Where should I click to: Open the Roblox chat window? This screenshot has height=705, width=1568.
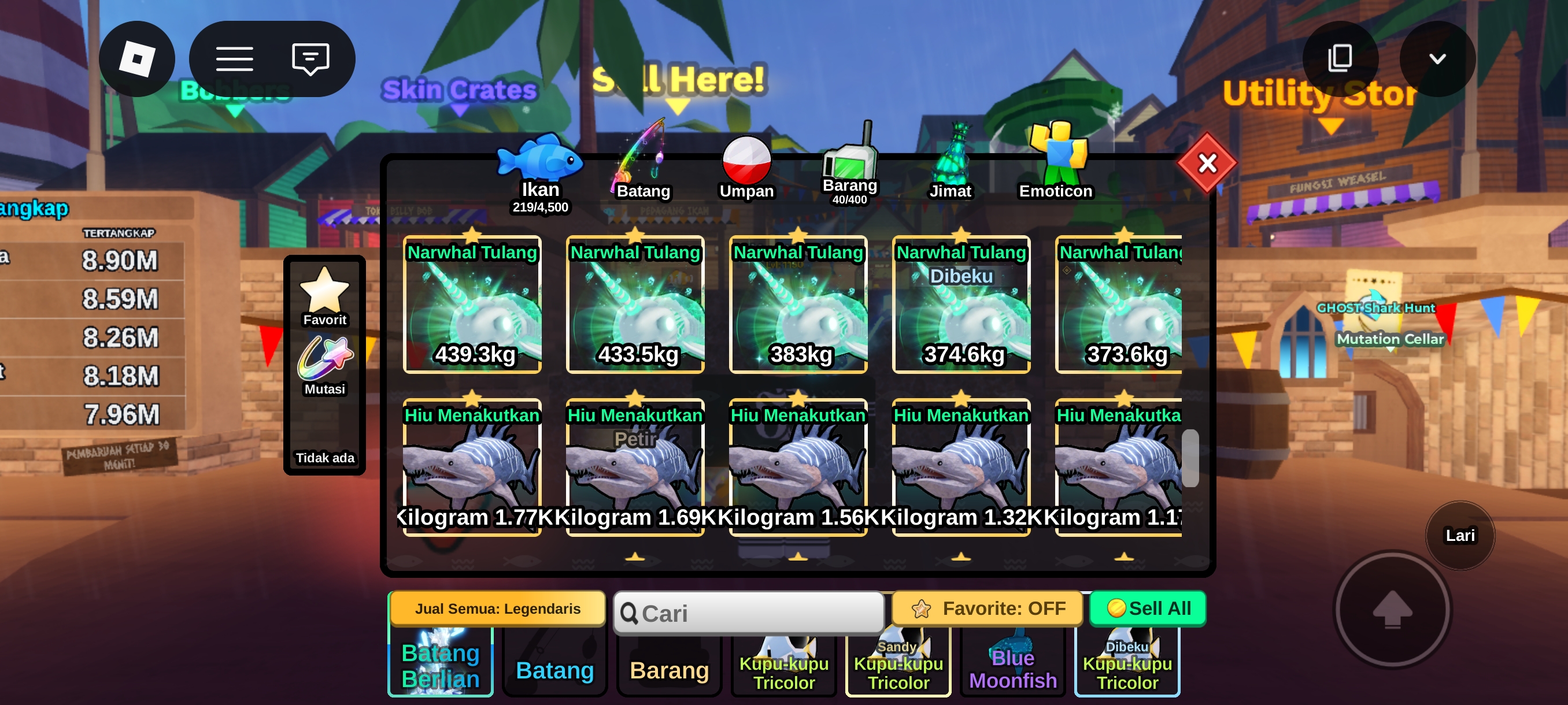click(310, 59)
